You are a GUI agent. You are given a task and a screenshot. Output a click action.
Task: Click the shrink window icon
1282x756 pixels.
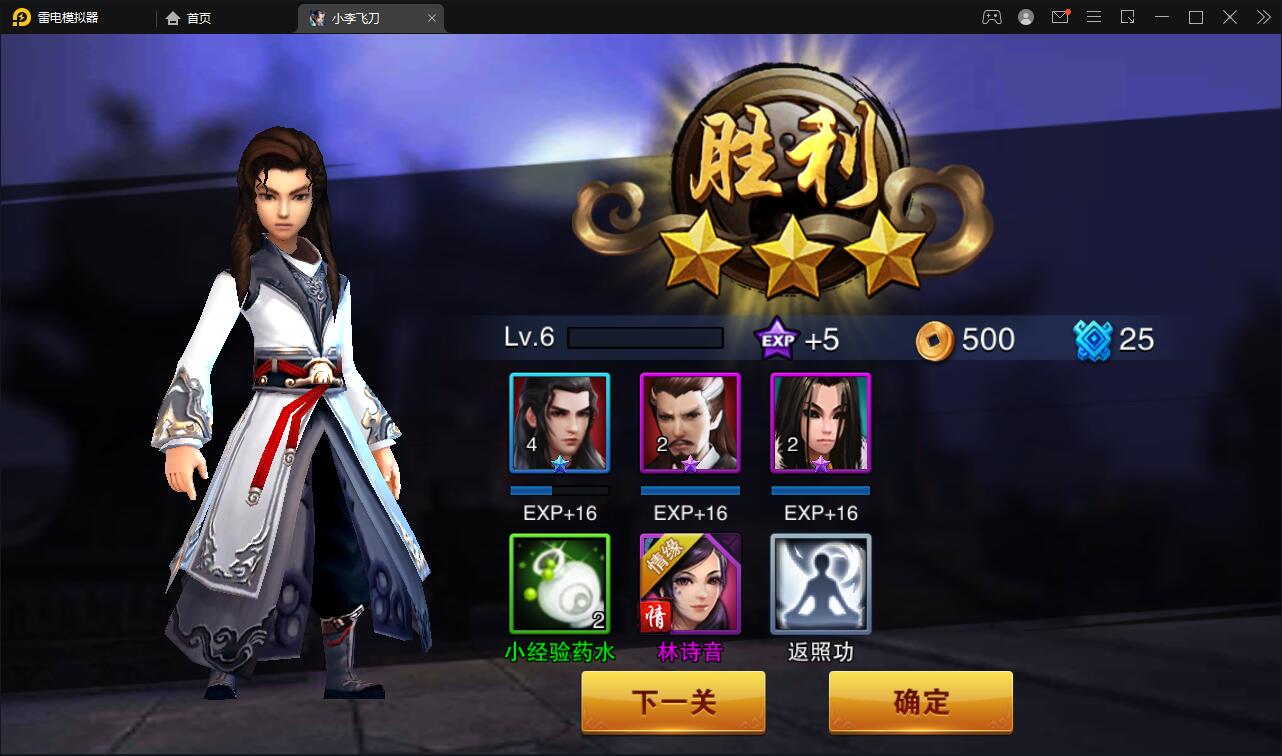[x=1129, y=17]
